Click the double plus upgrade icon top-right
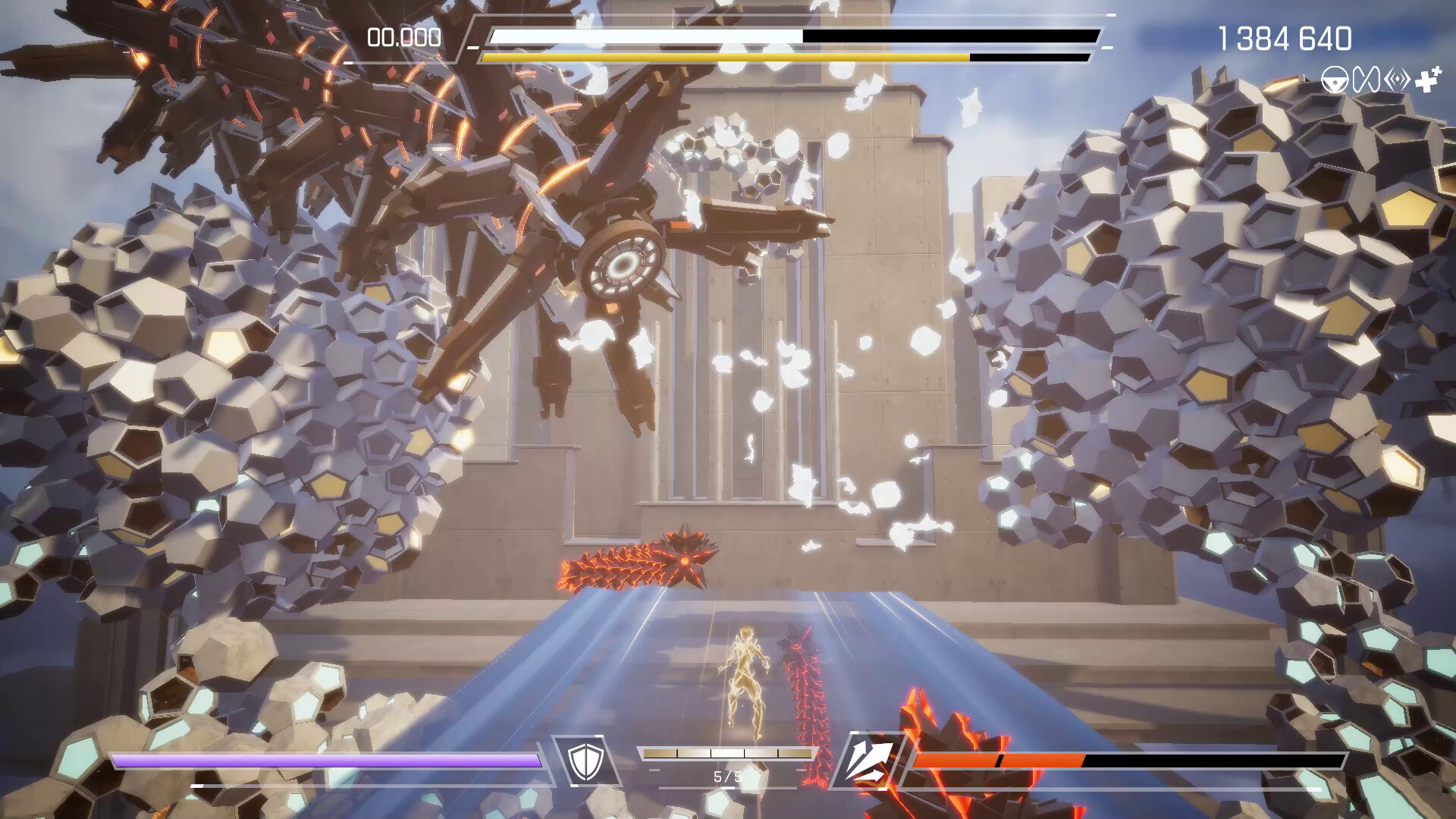 [x=1427, y=79]
